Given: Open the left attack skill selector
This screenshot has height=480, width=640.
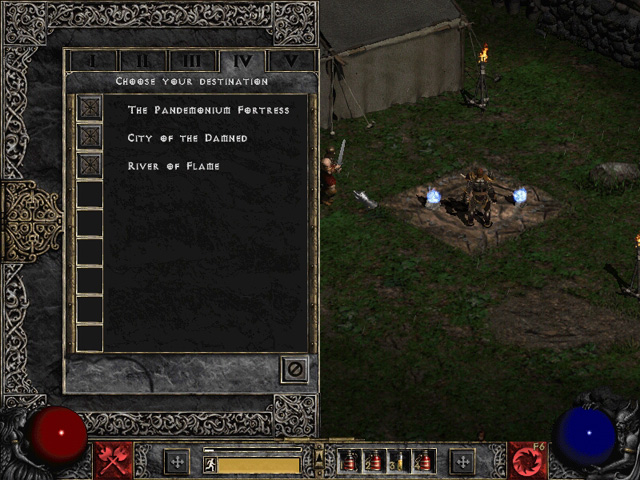Looking at the screenshot, I should point(113,461).
